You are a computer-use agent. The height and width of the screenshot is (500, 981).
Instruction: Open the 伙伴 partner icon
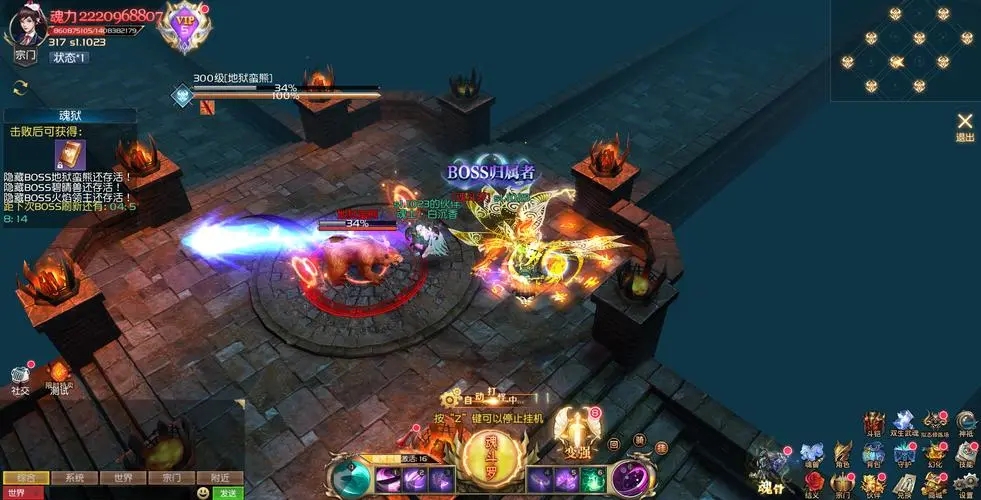[873, 485]
